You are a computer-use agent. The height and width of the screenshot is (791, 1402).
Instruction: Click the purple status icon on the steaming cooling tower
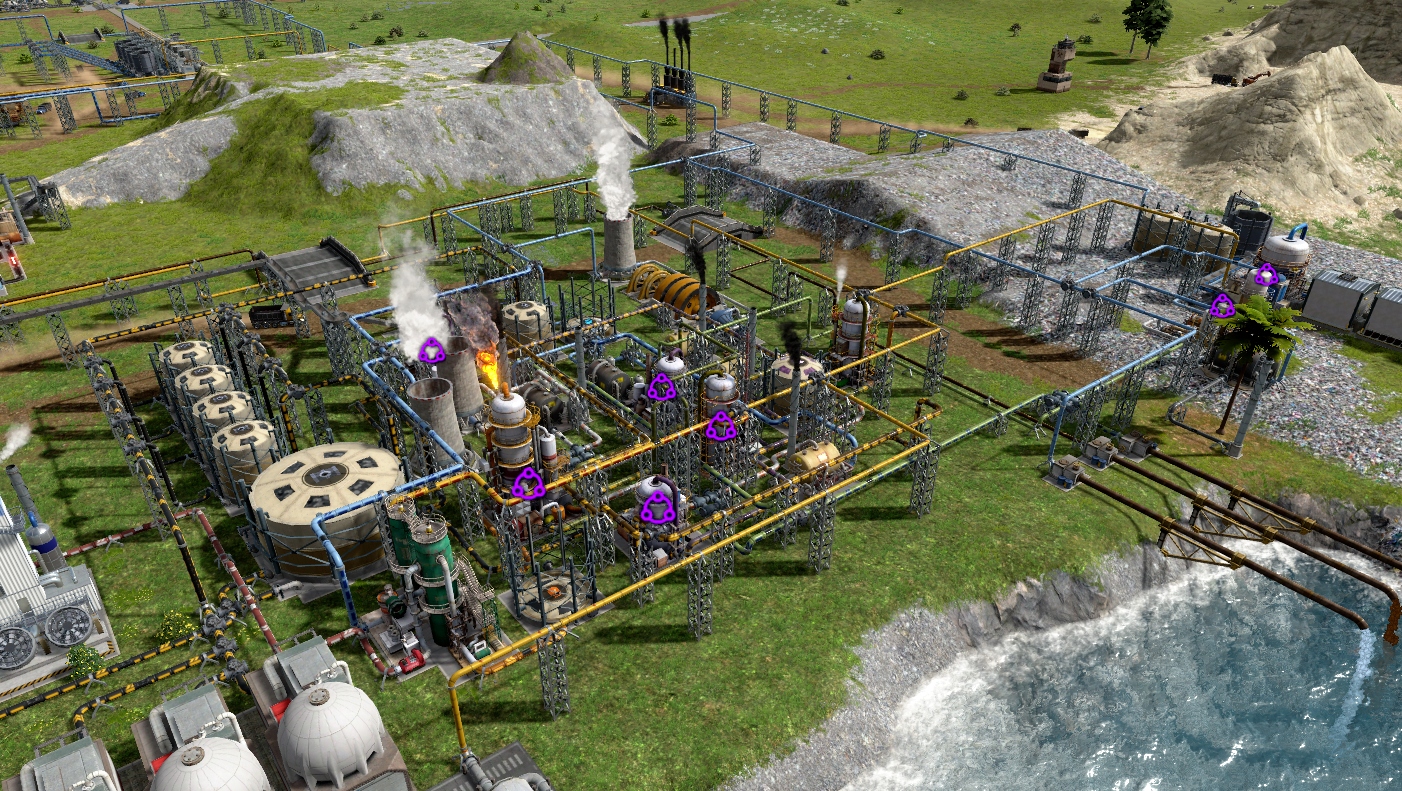tap(431, 350)
